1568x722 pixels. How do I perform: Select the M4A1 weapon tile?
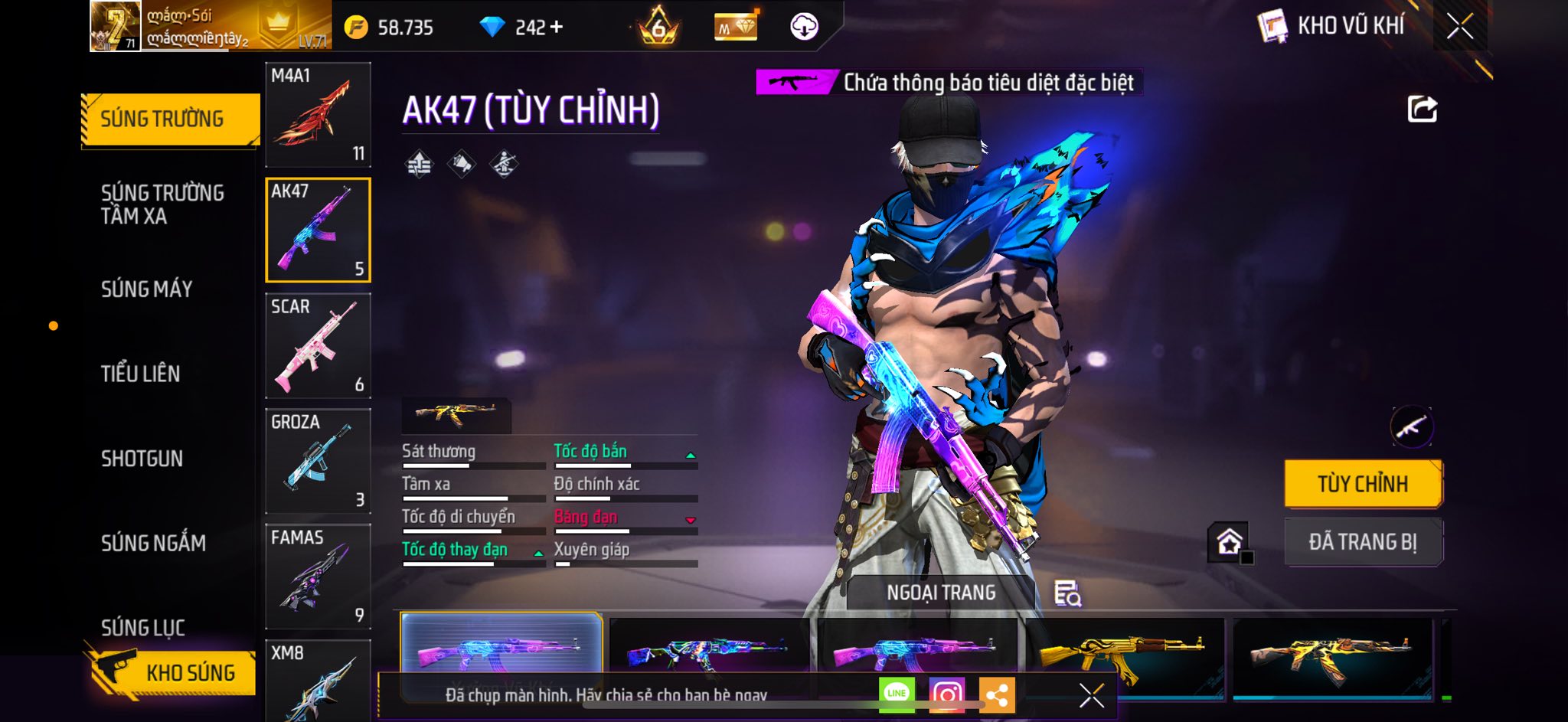pyautogui.click(x=318, y=115)
